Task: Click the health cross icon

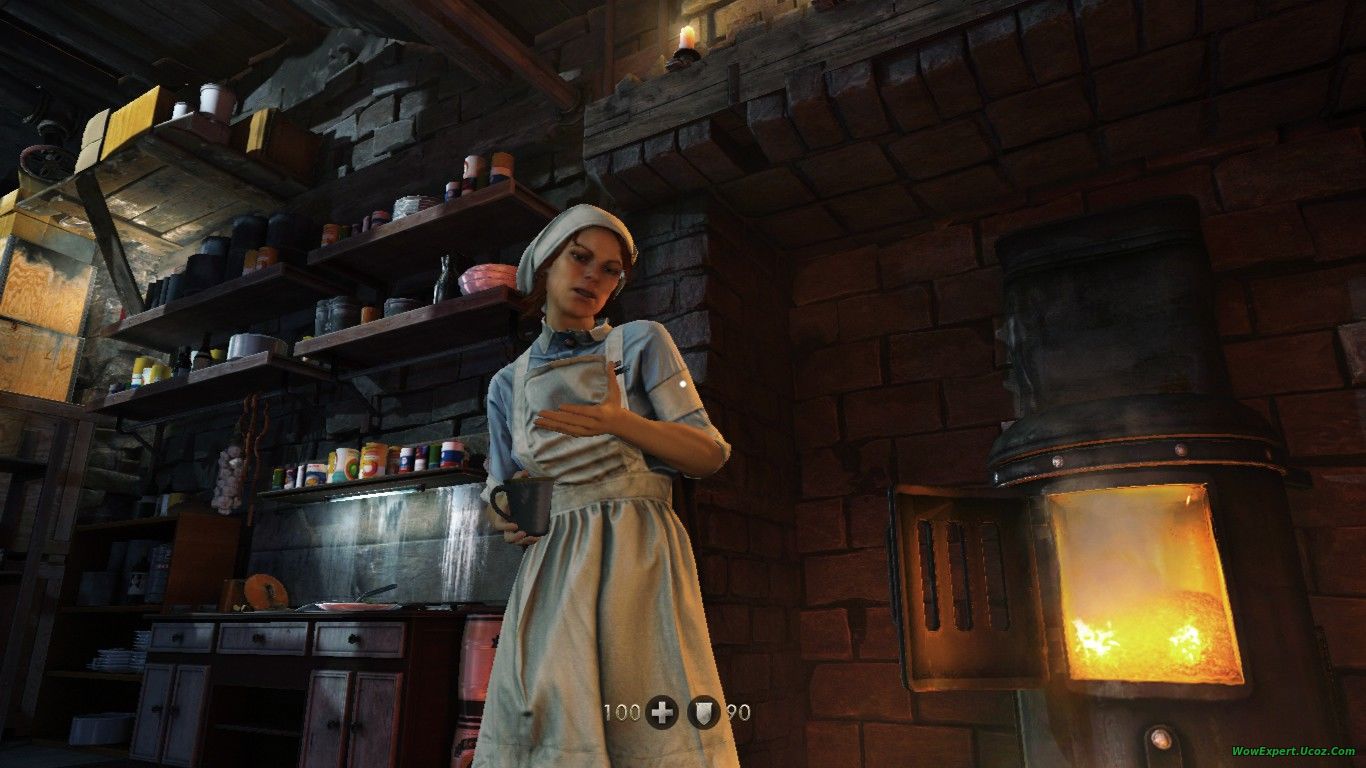Action: 662,712
